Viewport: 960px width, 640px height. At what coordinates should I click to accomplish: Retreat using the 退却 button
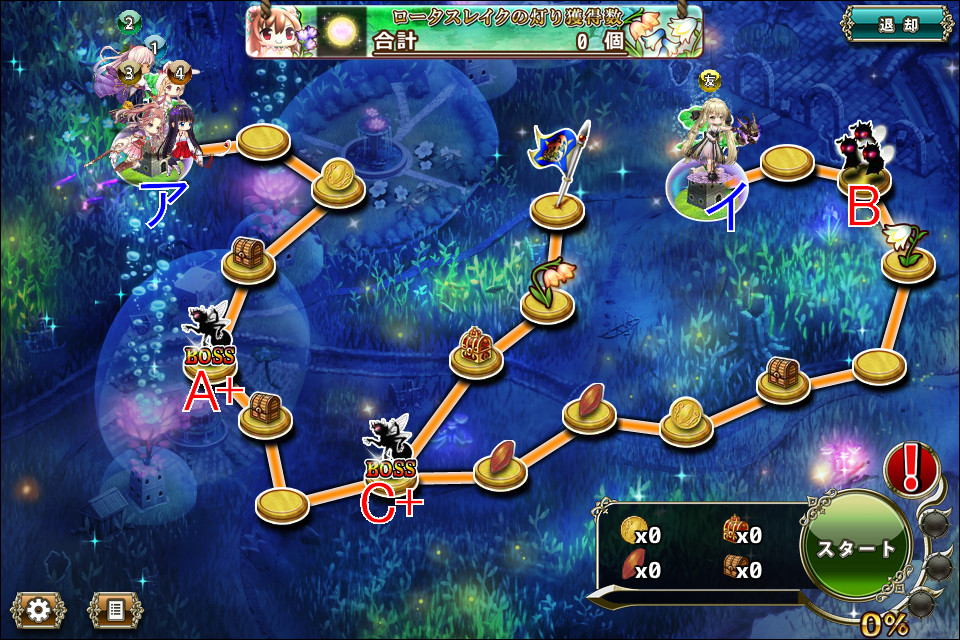click(x=896, y=25)
